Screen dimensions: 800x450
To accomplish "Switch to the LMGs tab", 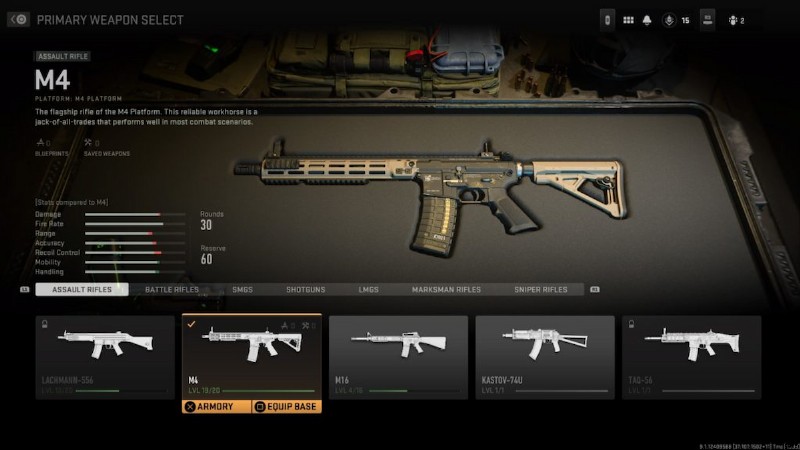I will coord(368,290).
